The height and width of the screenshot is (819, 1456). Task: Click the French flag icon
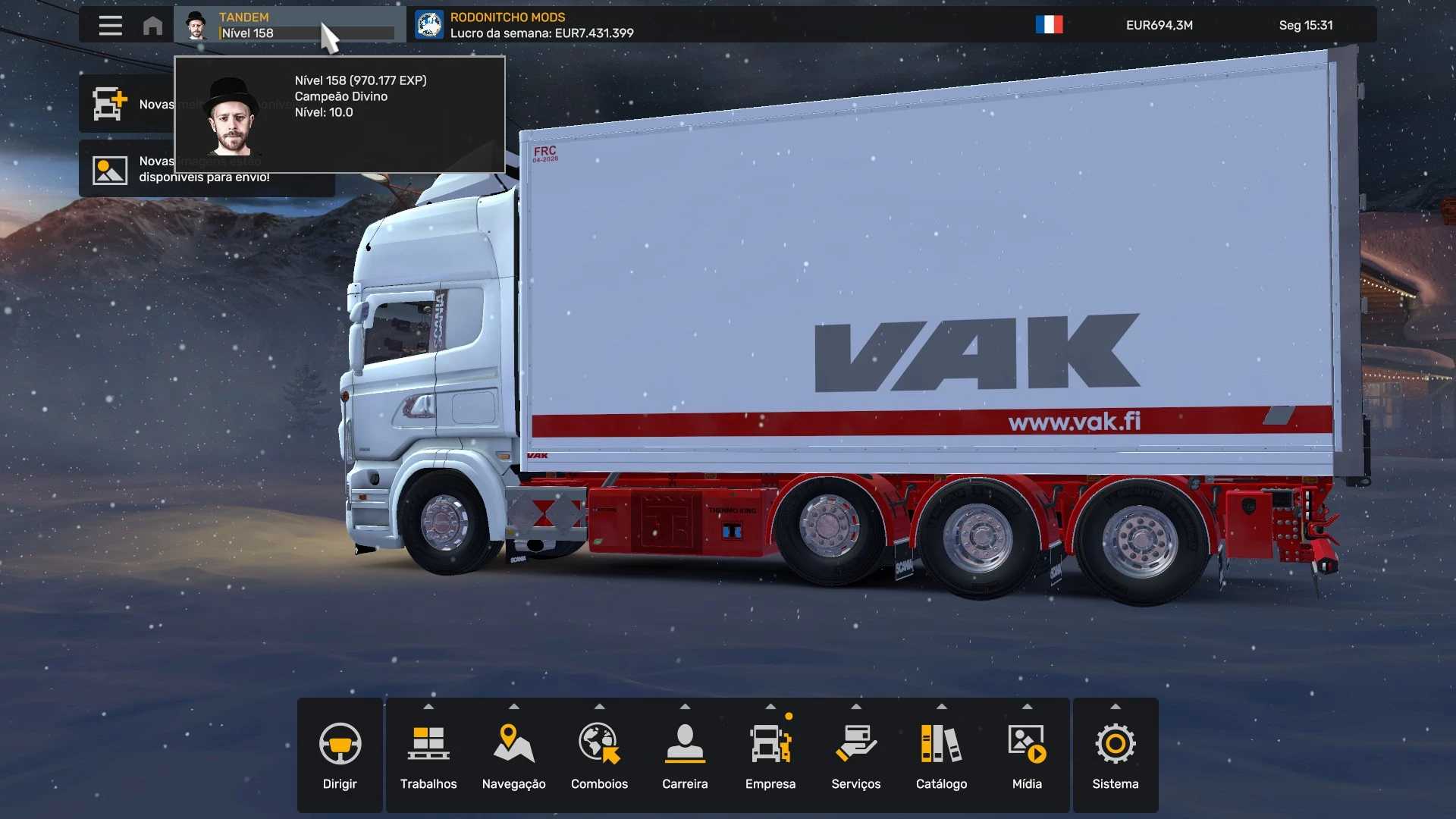(1049, 25)
